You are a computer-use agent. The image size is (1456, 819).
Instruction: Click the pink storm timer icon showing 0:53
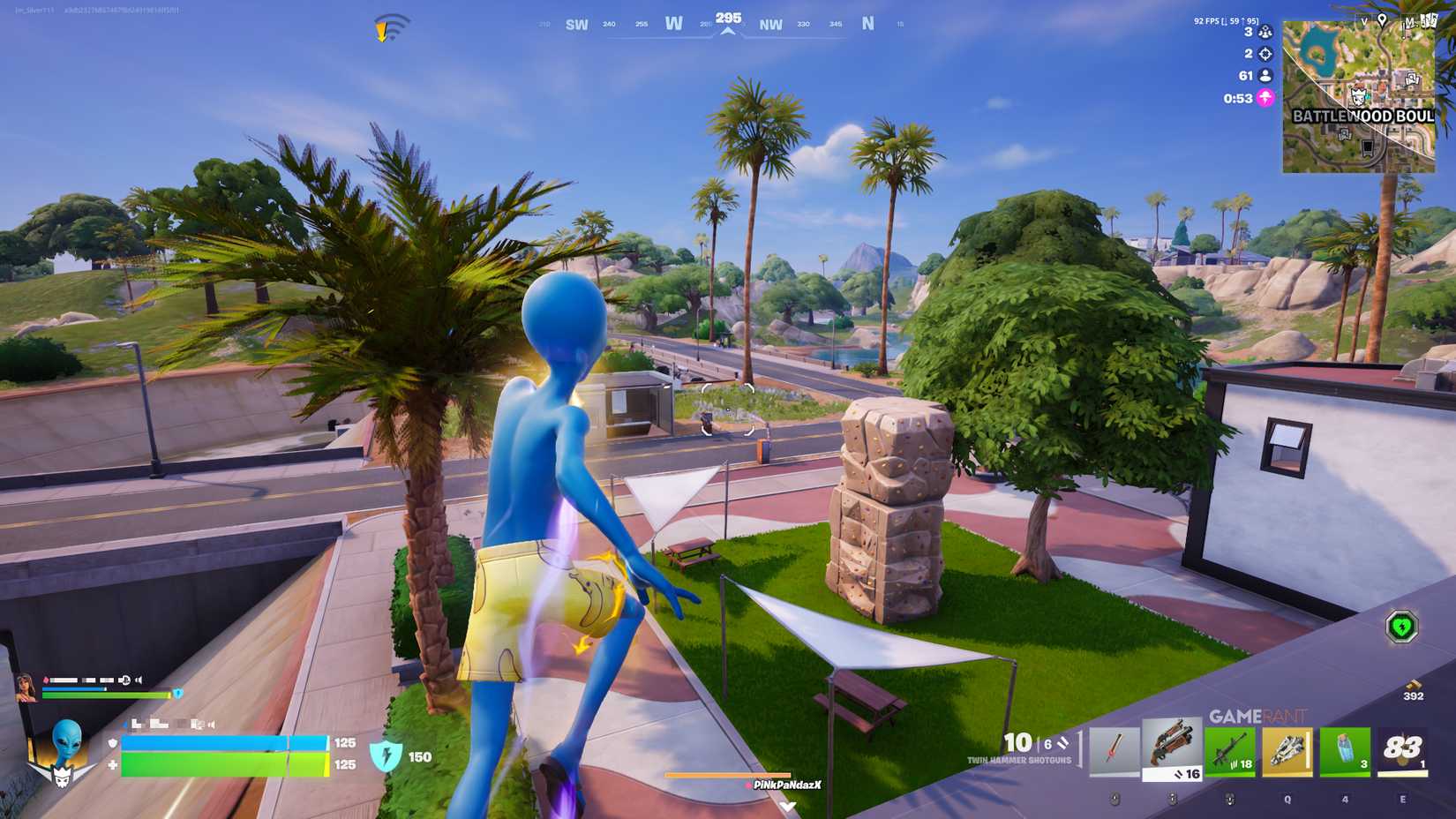coord(1265,99)
